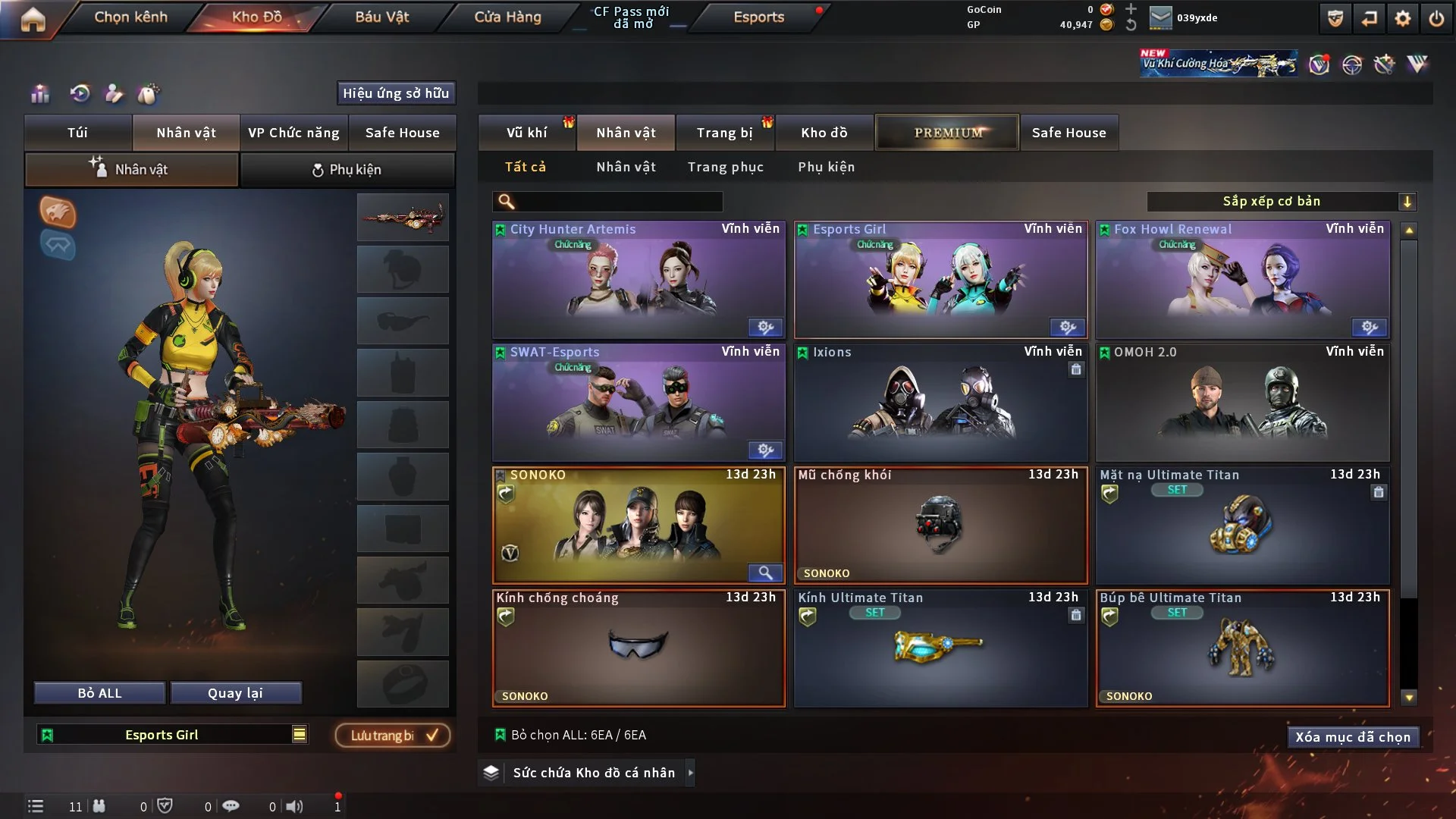This screenshot has width=1456, height=819.
Task: Open the Sắp xếp cơ bản sort dropdown
Action: click(1281, 202)
